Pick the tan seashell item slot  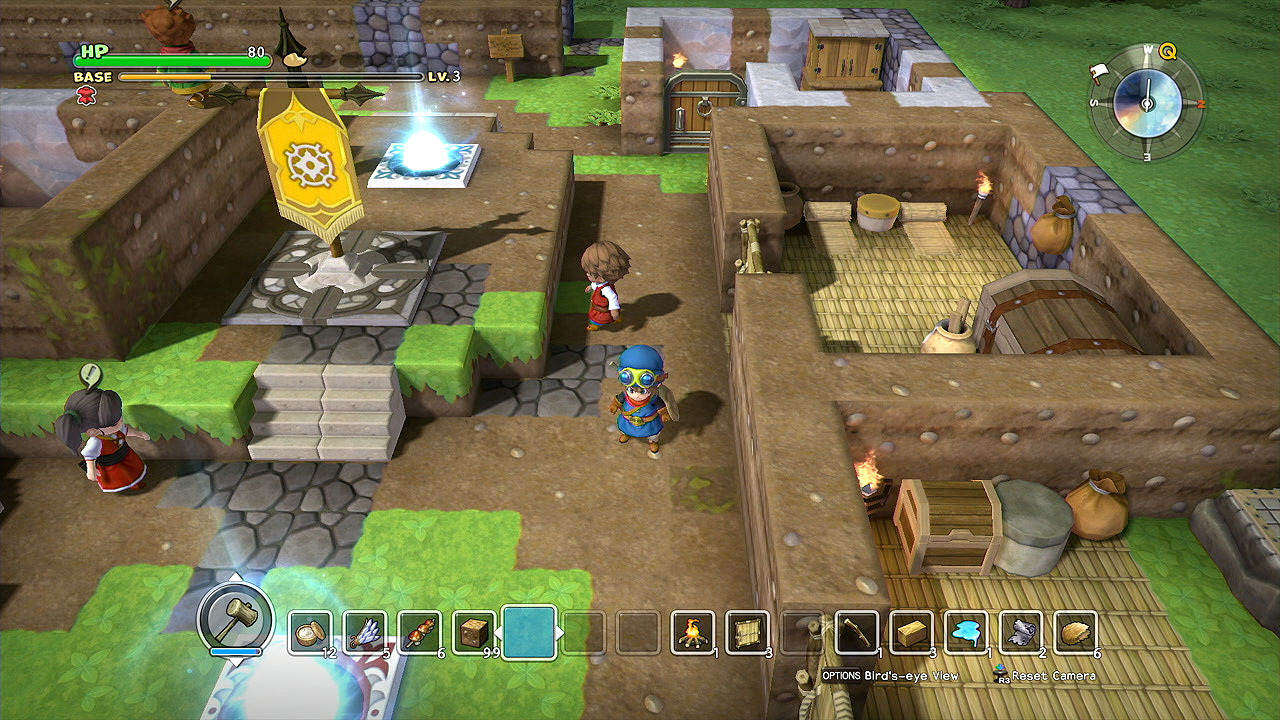(1074, 632)
